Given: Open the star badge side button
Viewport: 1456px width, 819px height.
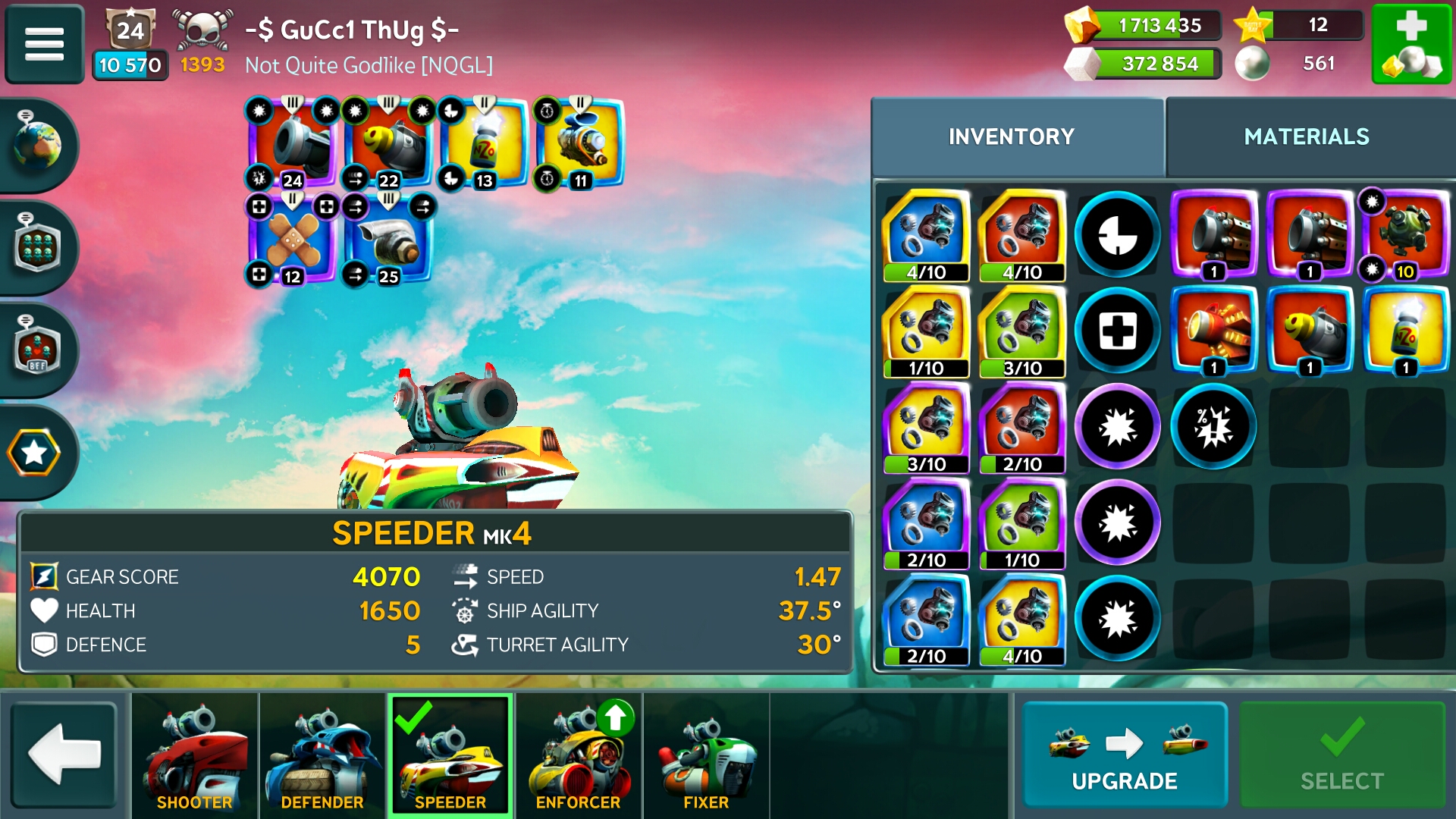Looking at the screenshot, I should click(x=34, y=453).
